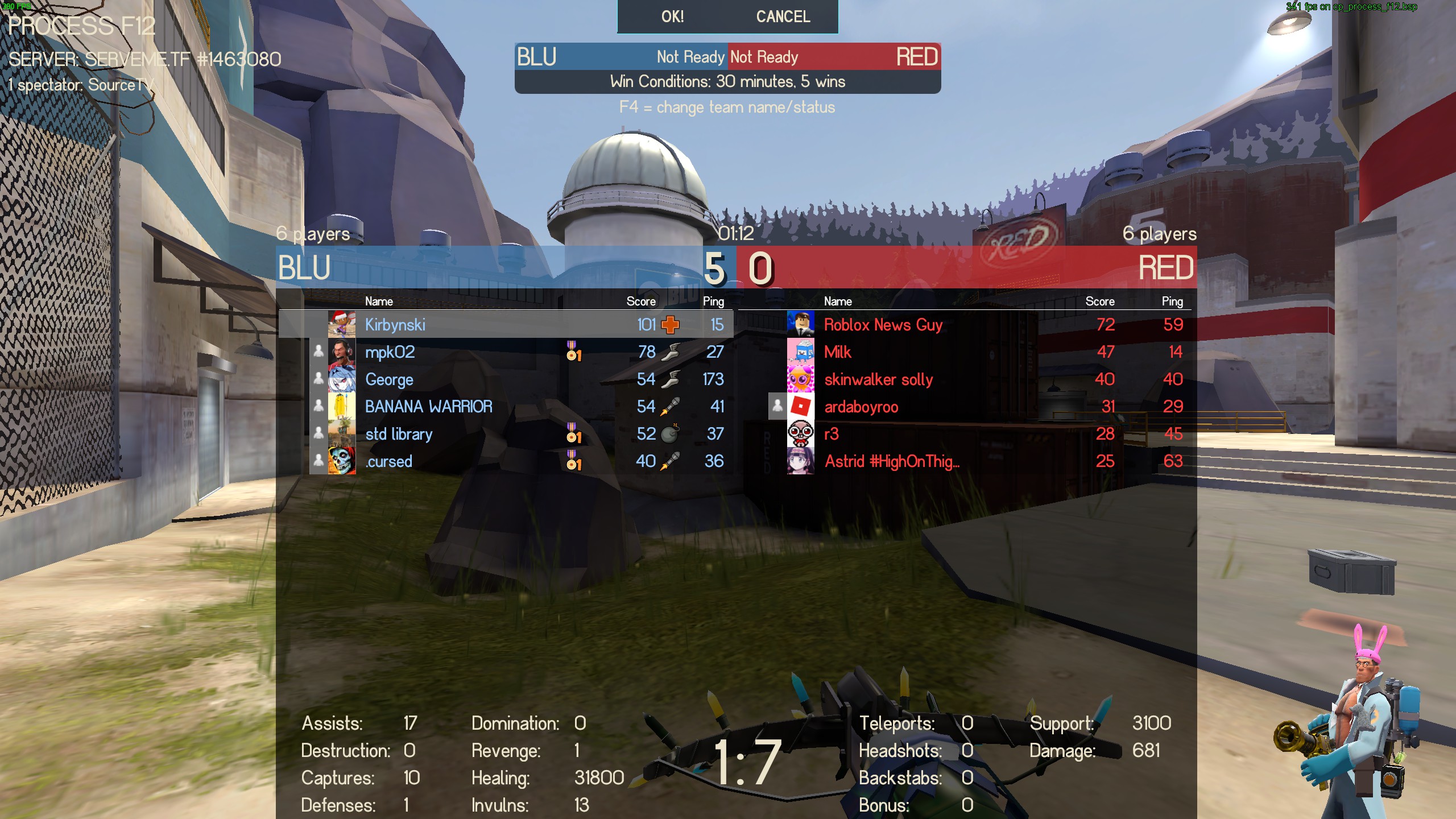Click the CANCEL button
Screen dimensions: 1456x819
783,16
